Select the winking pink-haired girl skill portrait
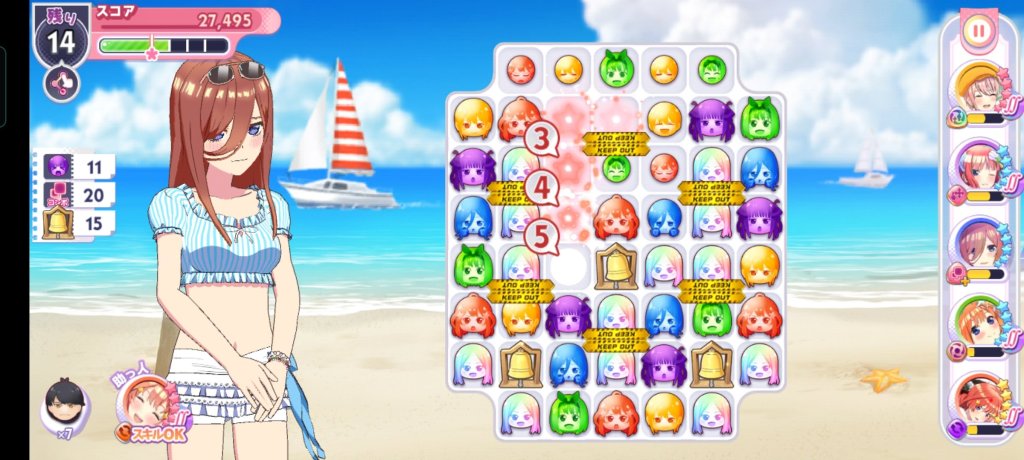The height and width of the screenshot is (460, 1024). 977,168
